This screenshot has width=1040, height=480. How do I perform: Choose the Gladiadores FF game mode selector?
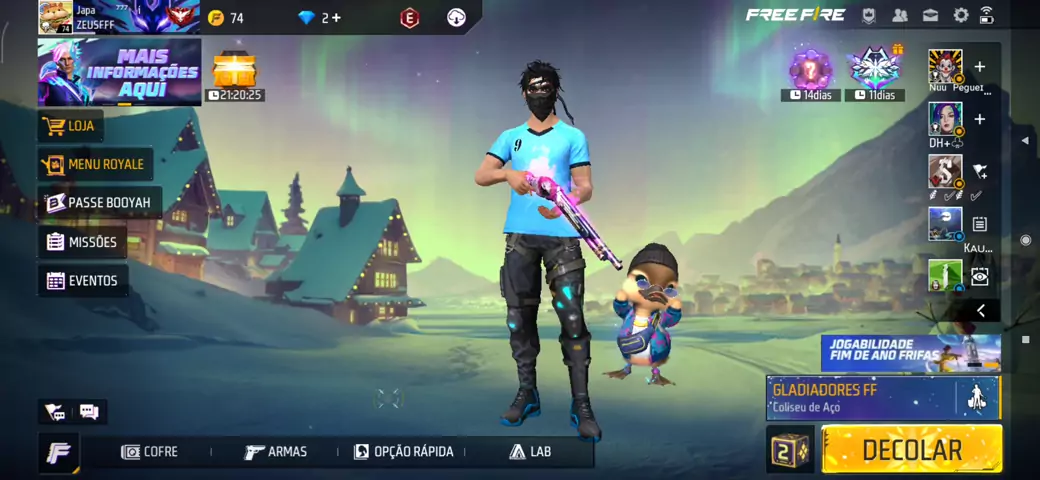pos(882,397)
